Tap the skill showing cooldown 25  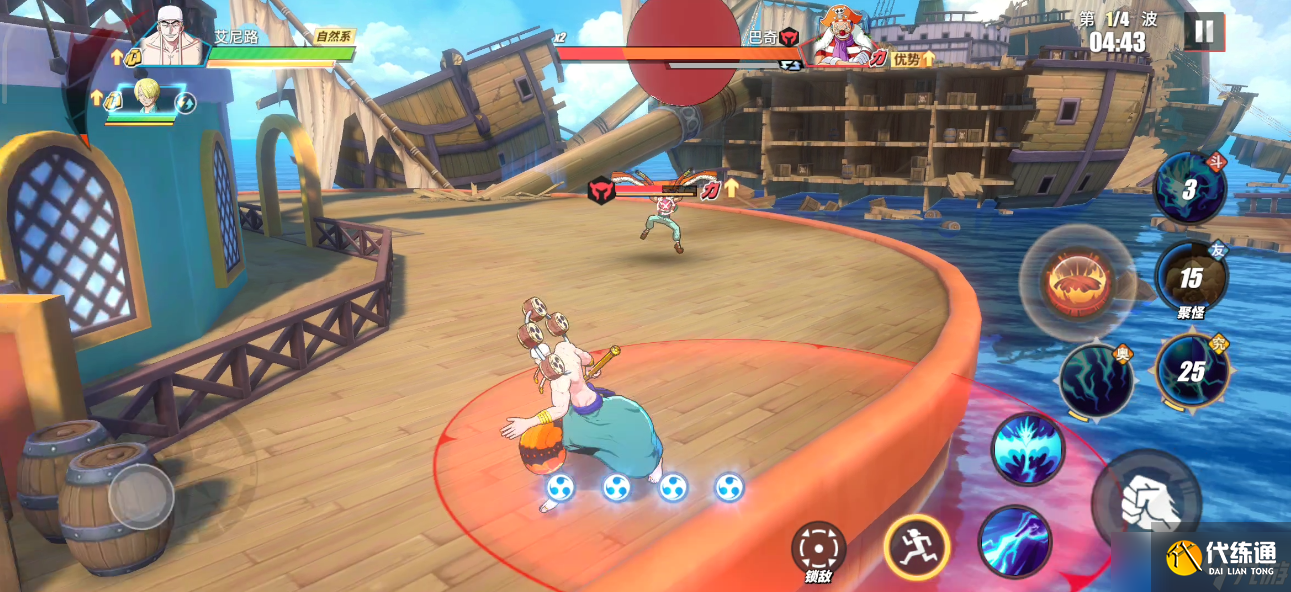(1190, 371)
